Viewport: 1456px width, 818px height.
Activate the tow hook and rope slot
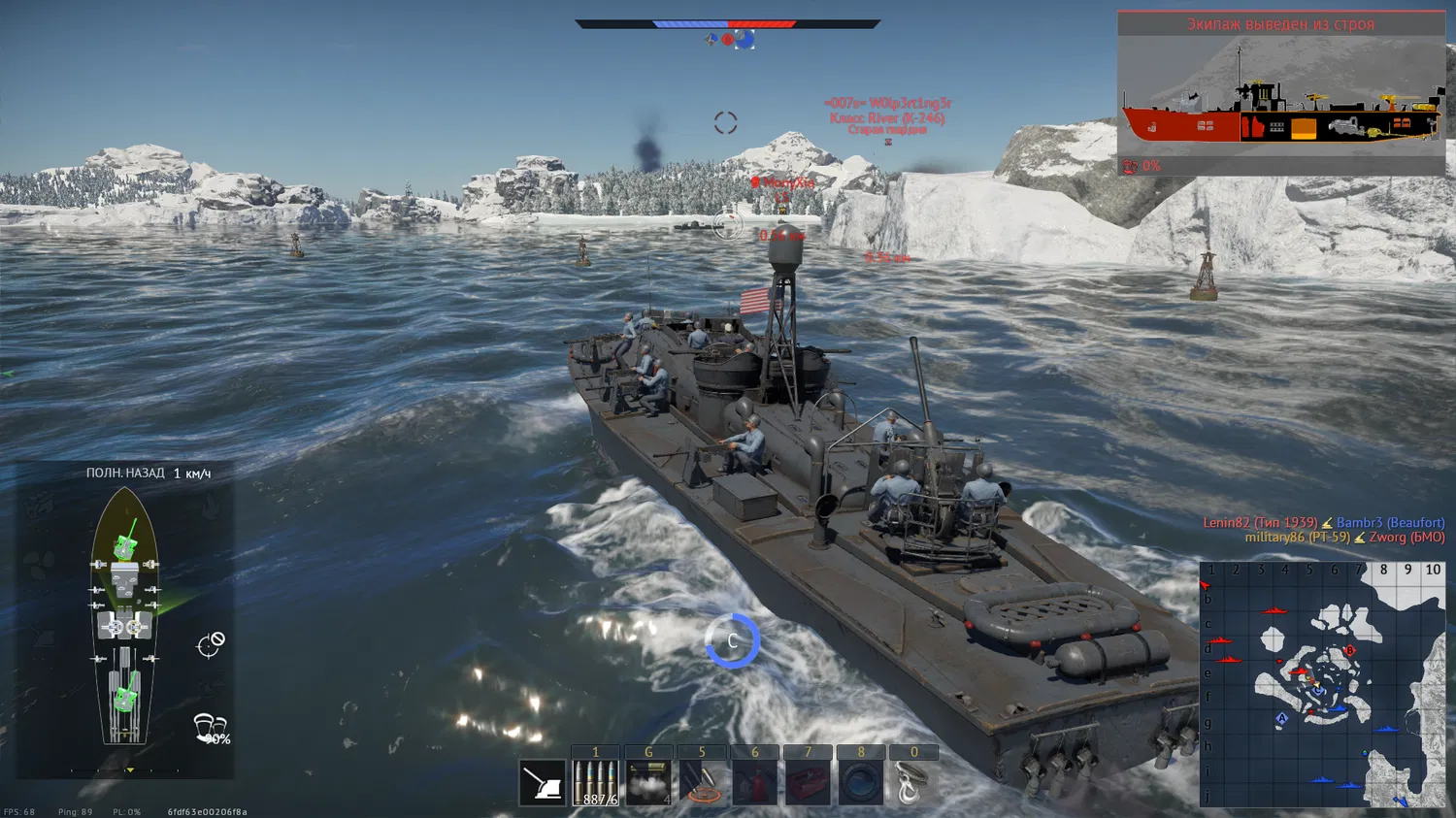912,782
